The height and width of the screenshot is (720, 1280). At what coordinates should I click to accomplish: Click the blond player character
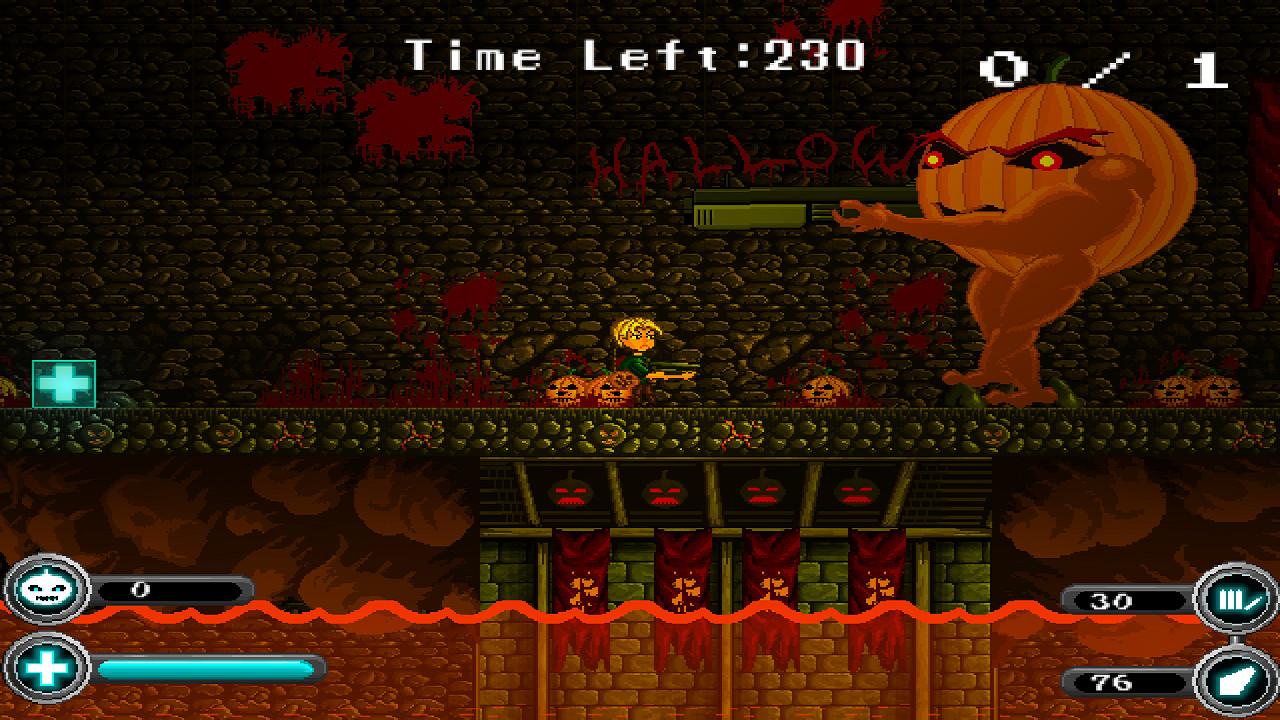point(640,350)
